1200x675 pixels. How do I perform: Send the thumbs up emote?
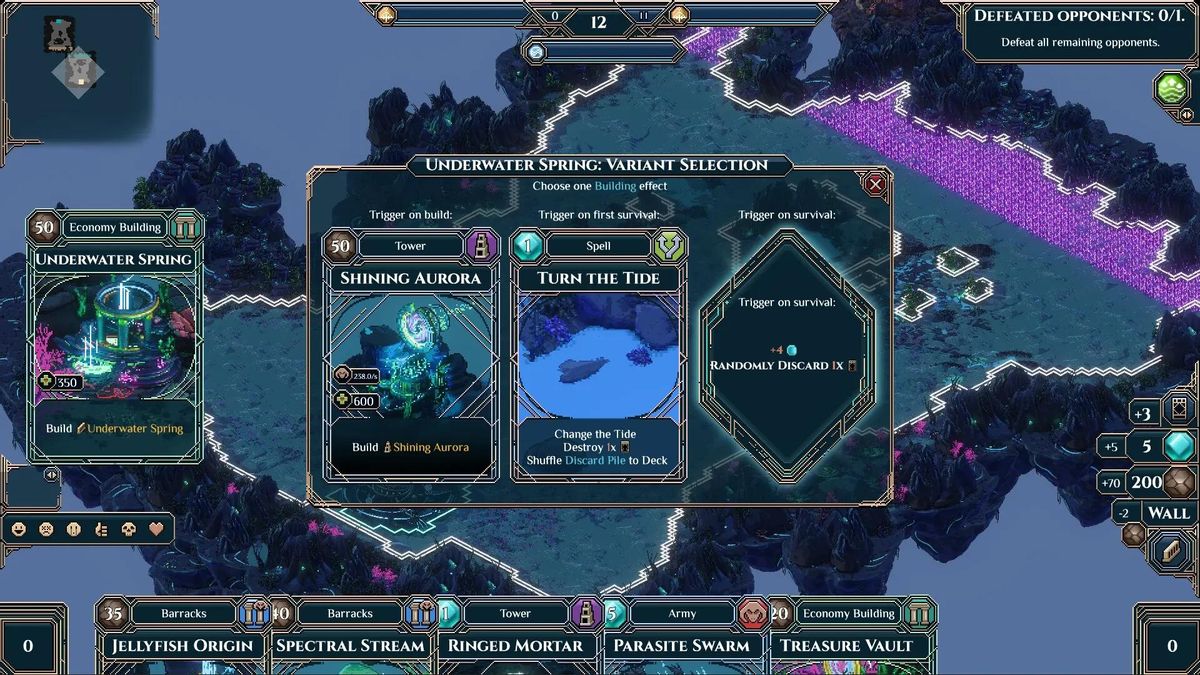[101, 529]
